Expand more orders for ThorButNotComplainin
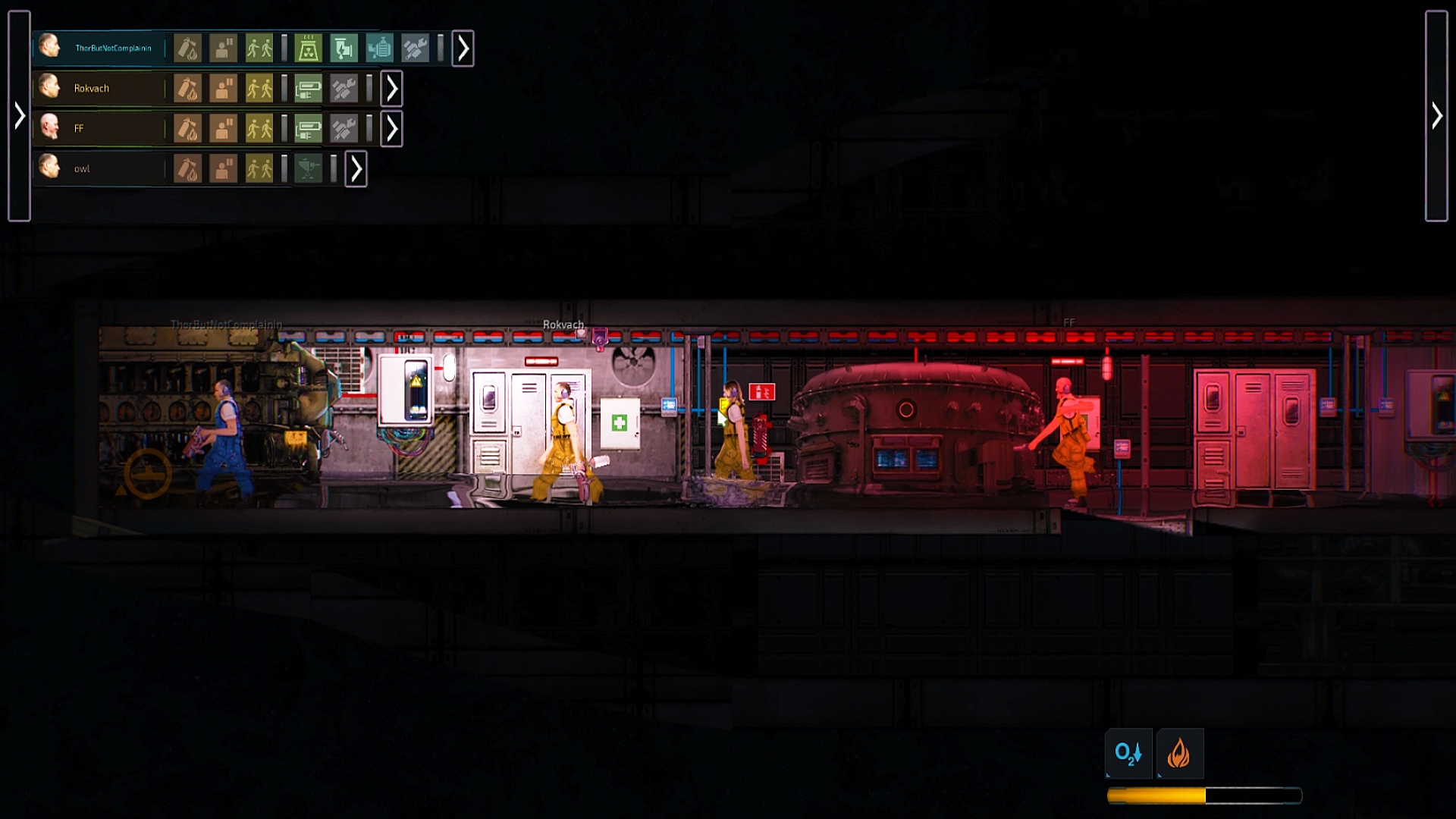Screen dimensions: 1456x819 pos(463,49)
